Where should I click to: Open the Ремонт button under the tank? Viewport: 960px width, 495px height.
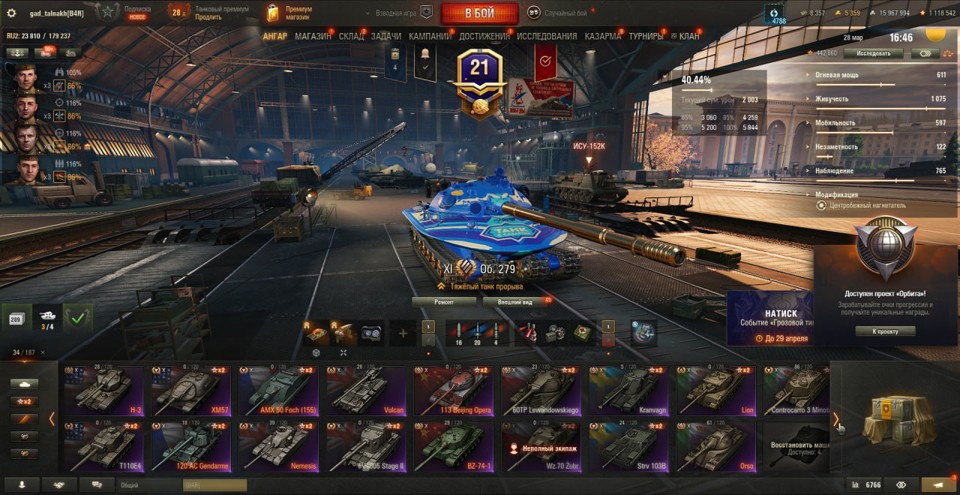443,300
